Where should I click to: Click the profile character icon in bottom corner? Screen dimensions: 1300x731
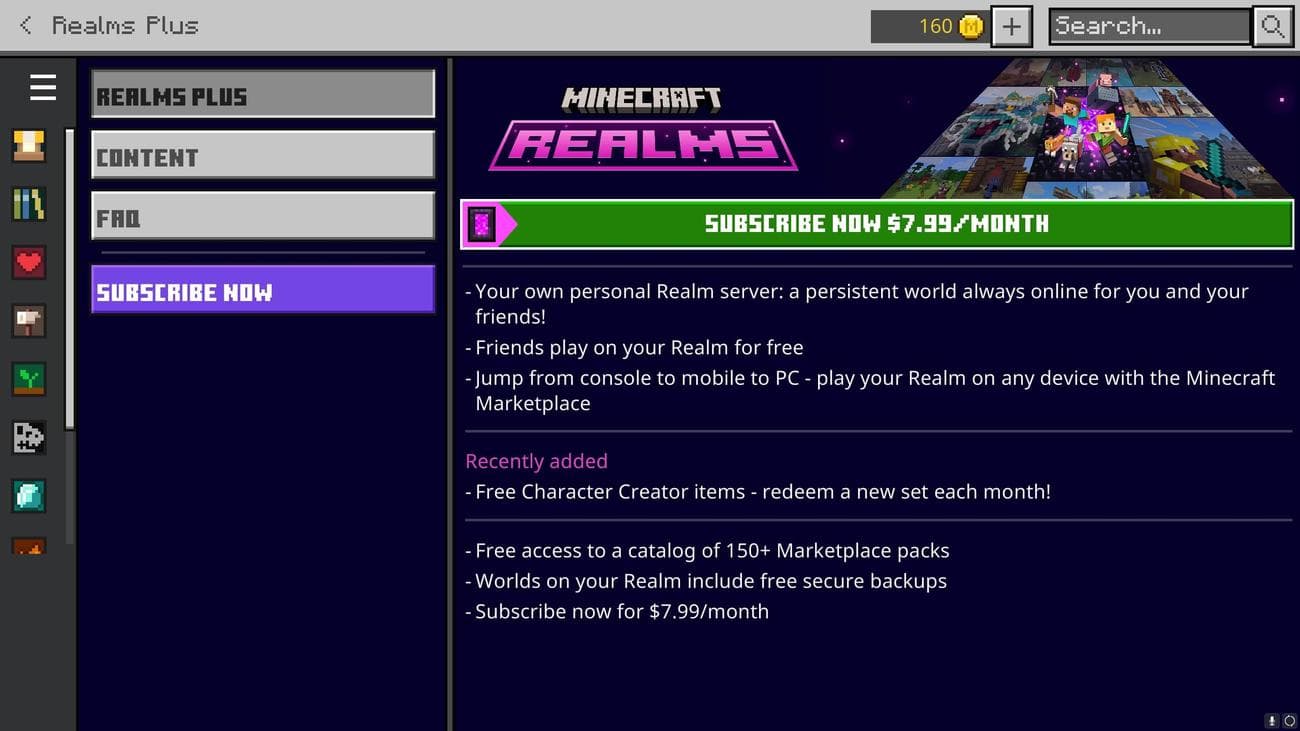1271,721
